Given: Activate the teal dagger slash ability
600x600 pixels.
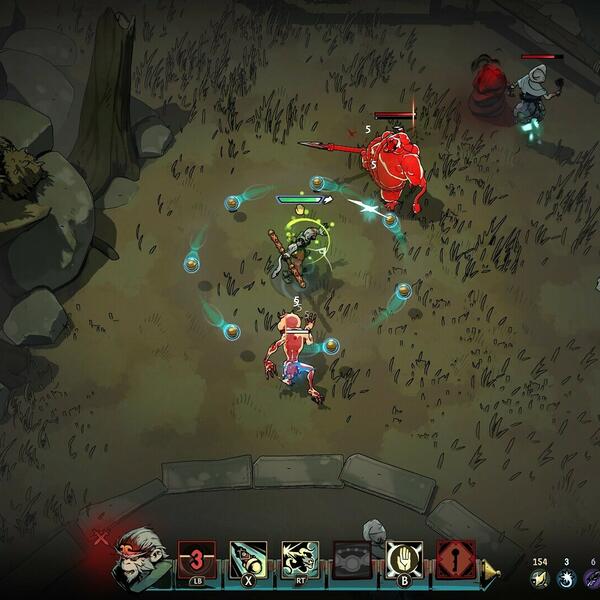Looking at the screenshot, I should (x=247, y=559).
